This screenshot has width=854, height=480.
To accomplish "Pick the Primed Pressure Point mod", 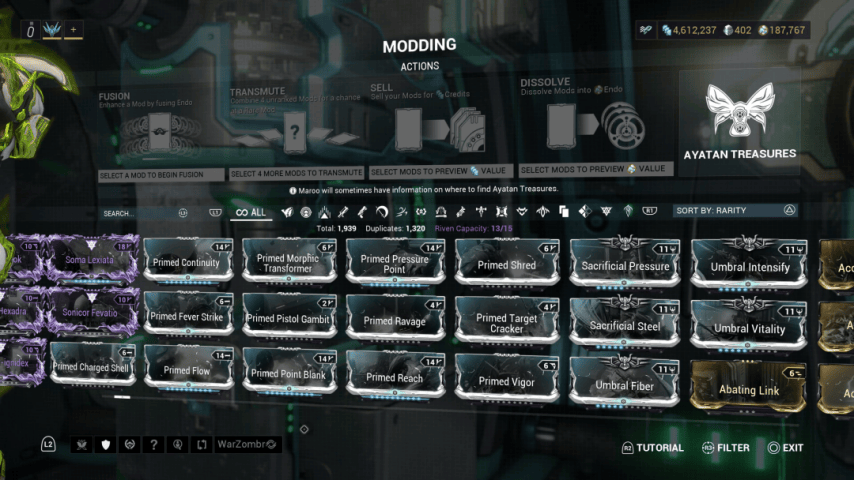I will (395, 262).
